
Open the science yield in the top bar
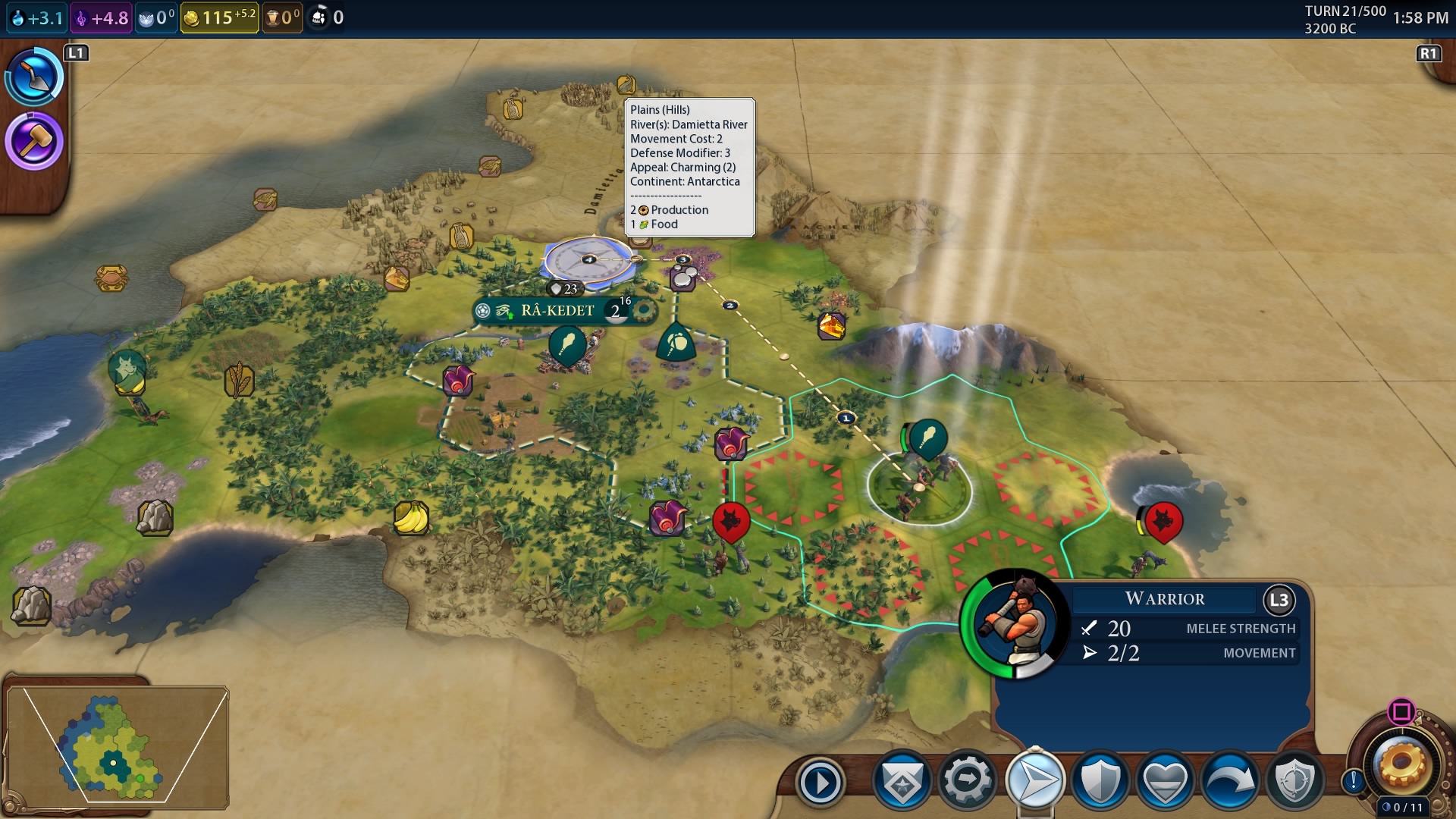coord(37,17)
